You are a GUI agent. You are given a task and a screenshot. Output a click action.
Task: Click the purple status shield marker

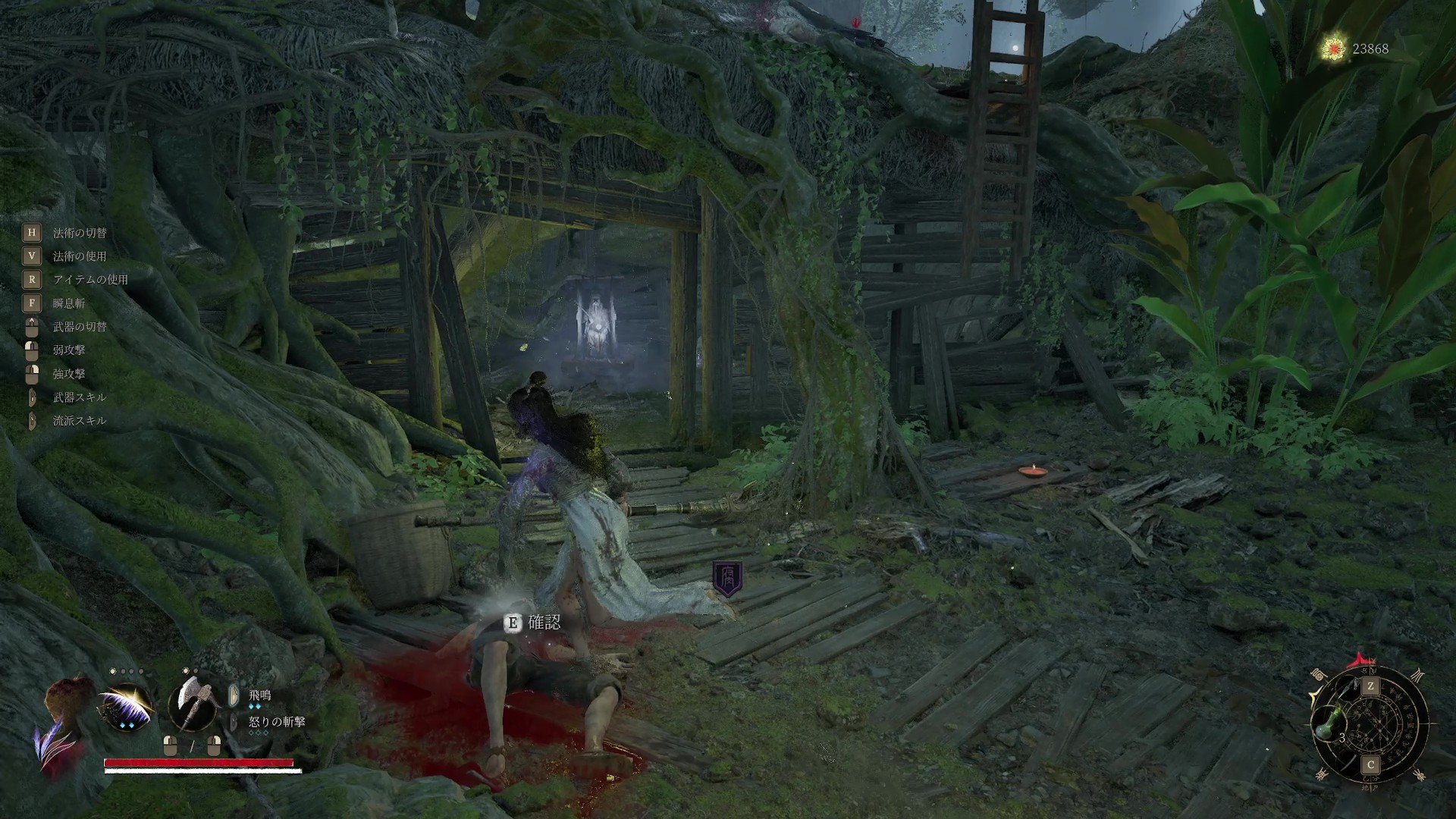(728, 579)
